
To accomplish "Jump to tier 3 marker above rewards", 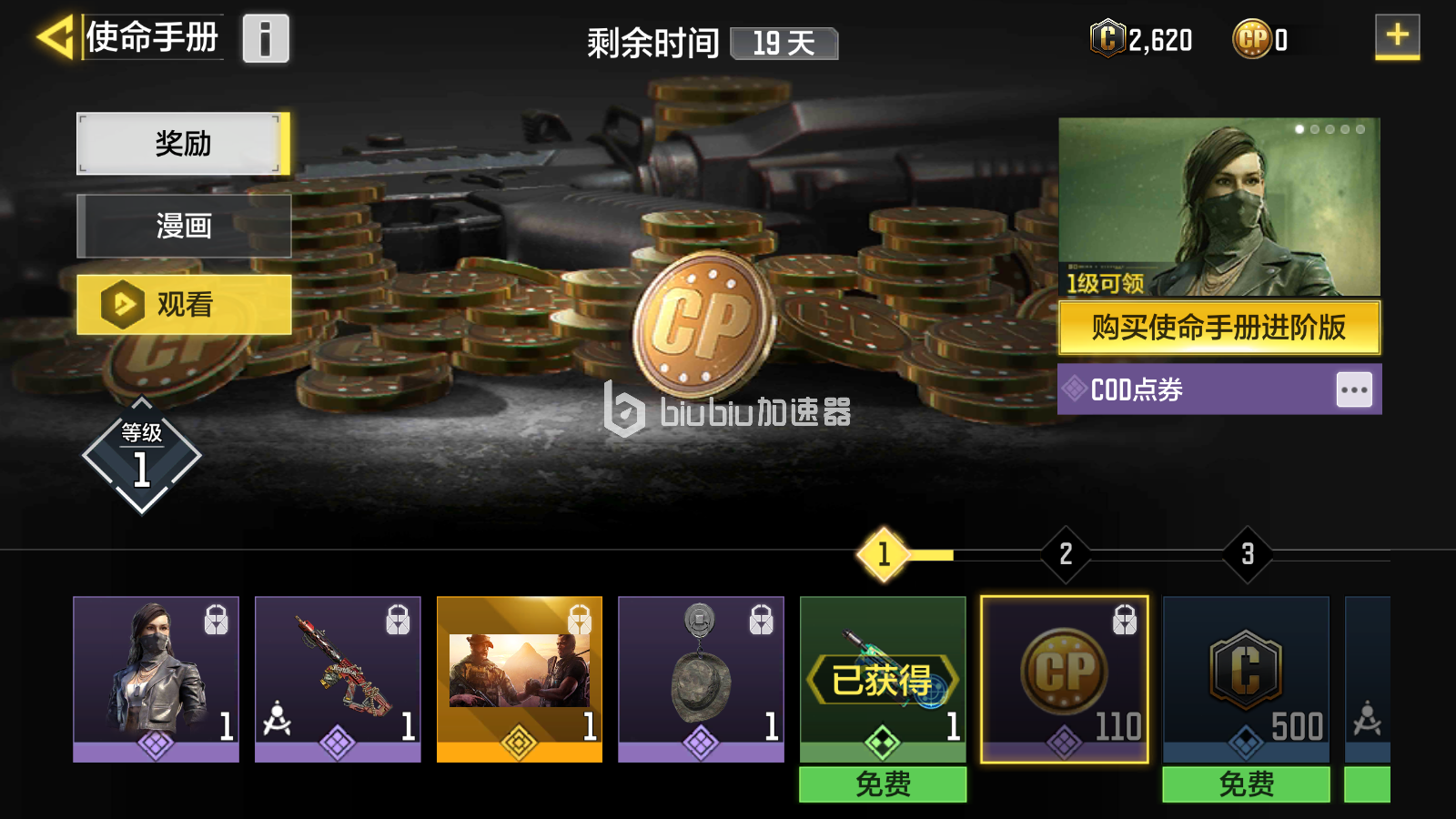I will pyautogui.click(x=1246, y=553).
